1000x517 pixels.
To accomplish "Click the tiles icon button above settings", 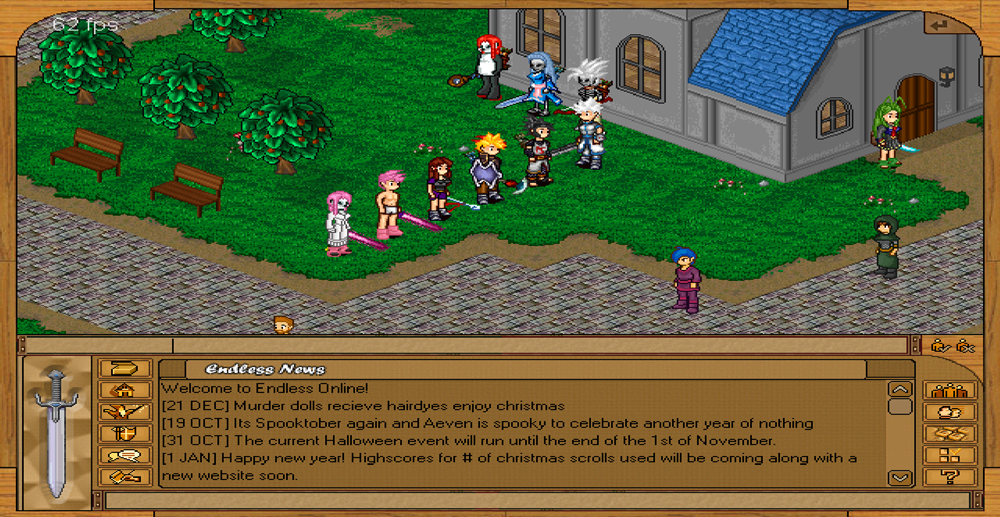I will (950, 433).
